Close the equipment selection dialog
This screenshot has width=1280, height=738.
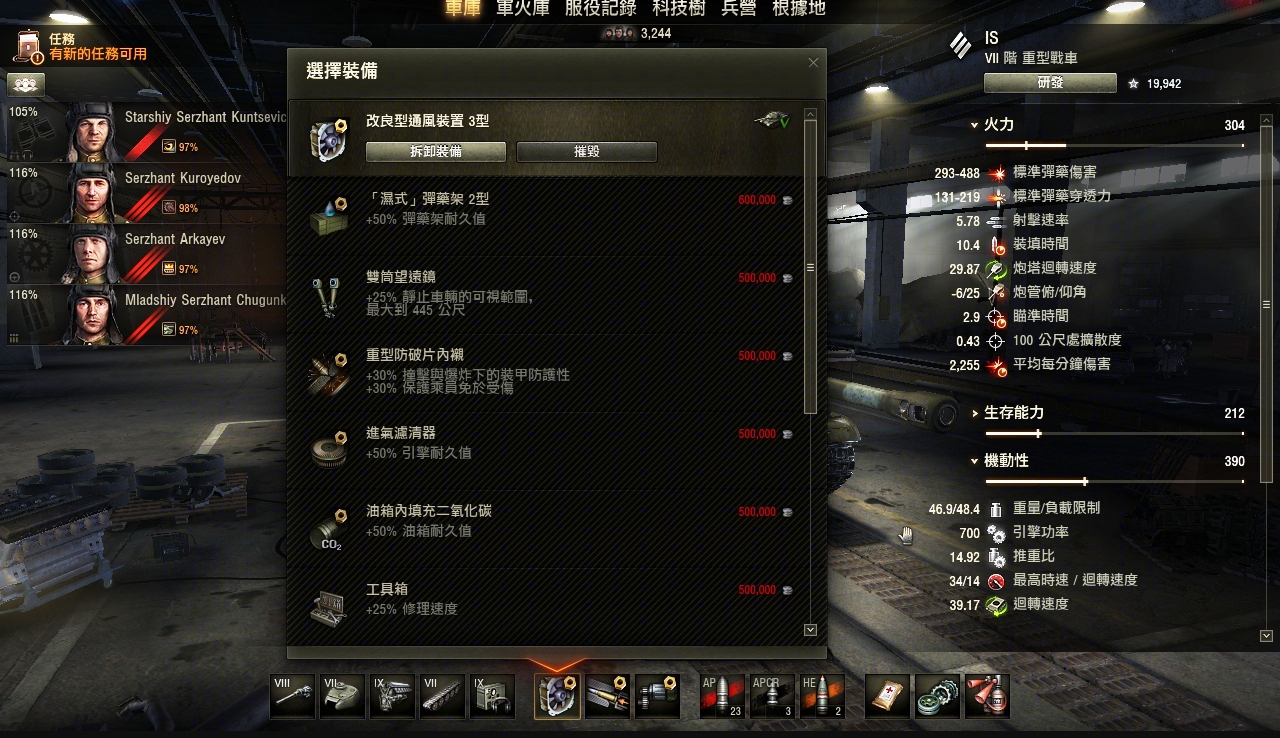pyautogui.click(x=813, y=62)
